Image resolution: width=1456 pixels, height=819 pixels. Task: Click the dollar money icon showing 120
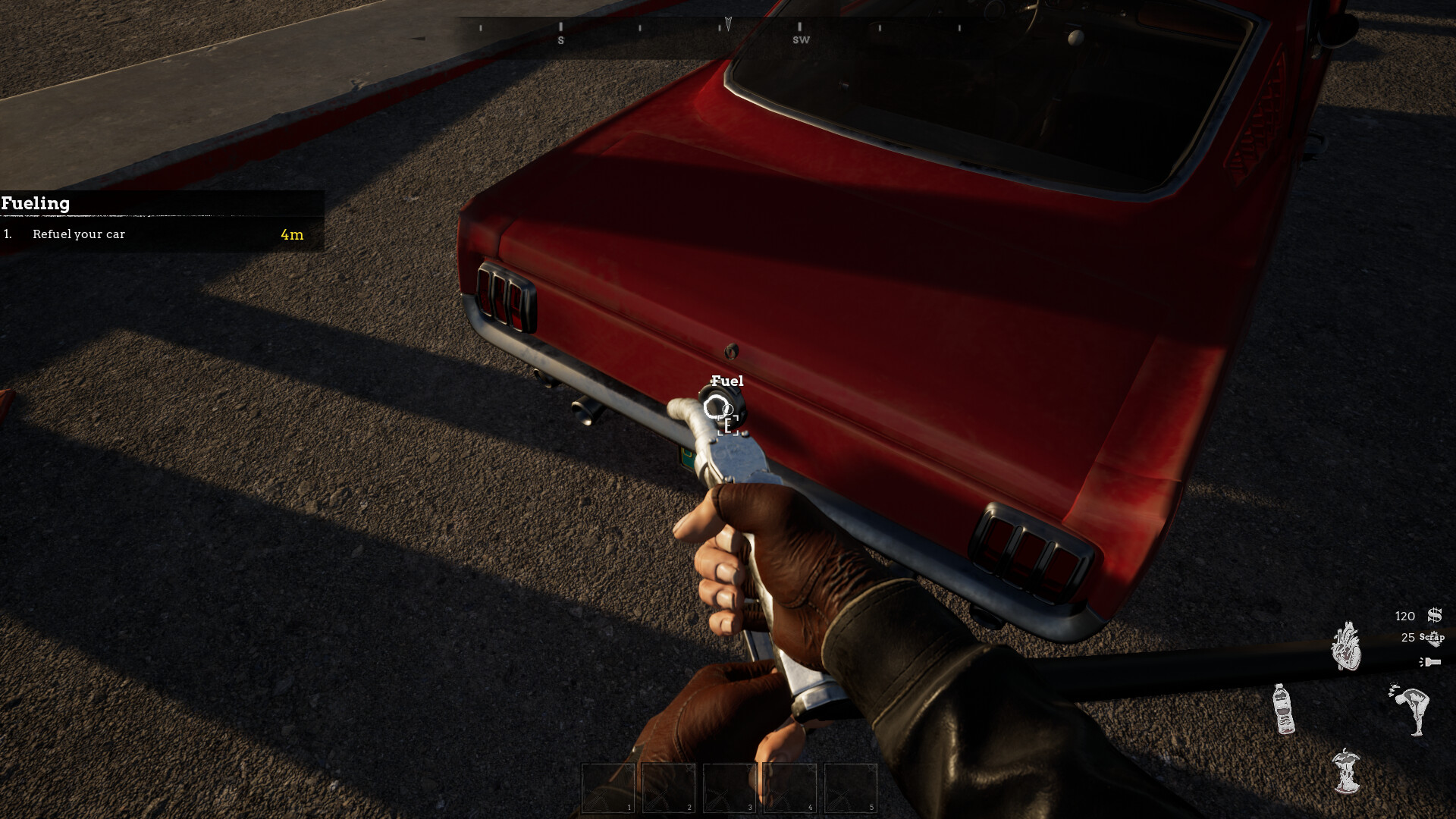[x=1434, y=616]
